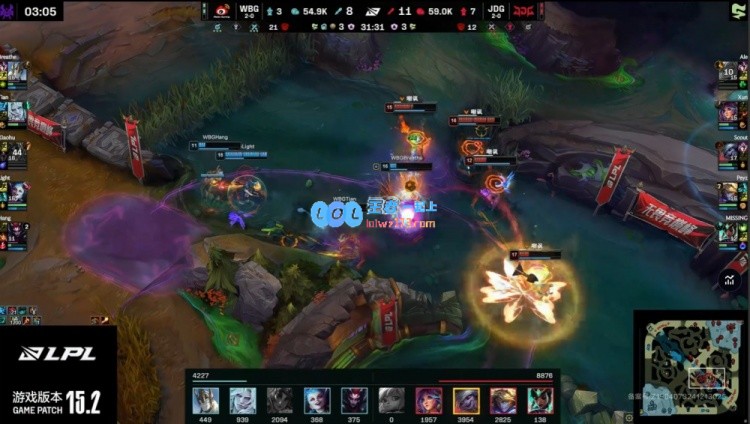Click the minimap in the corner
This screenshot has height=424, width=750.
click(x=691, y=364)
